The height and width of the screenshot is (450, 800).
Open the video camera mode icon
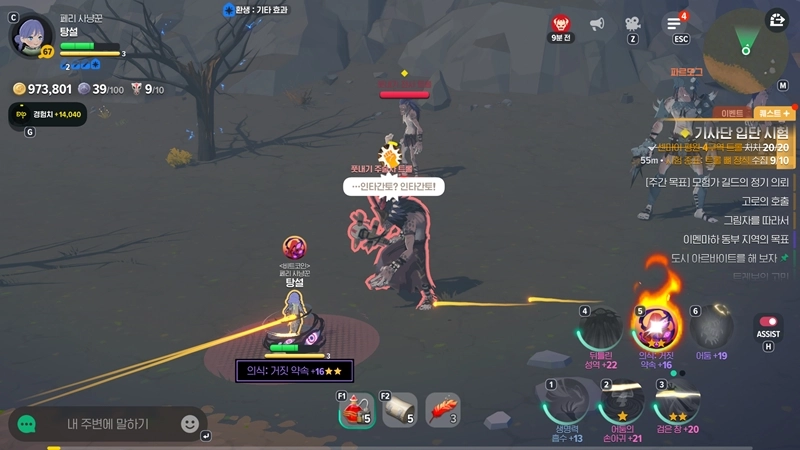[x=632, y=24]
